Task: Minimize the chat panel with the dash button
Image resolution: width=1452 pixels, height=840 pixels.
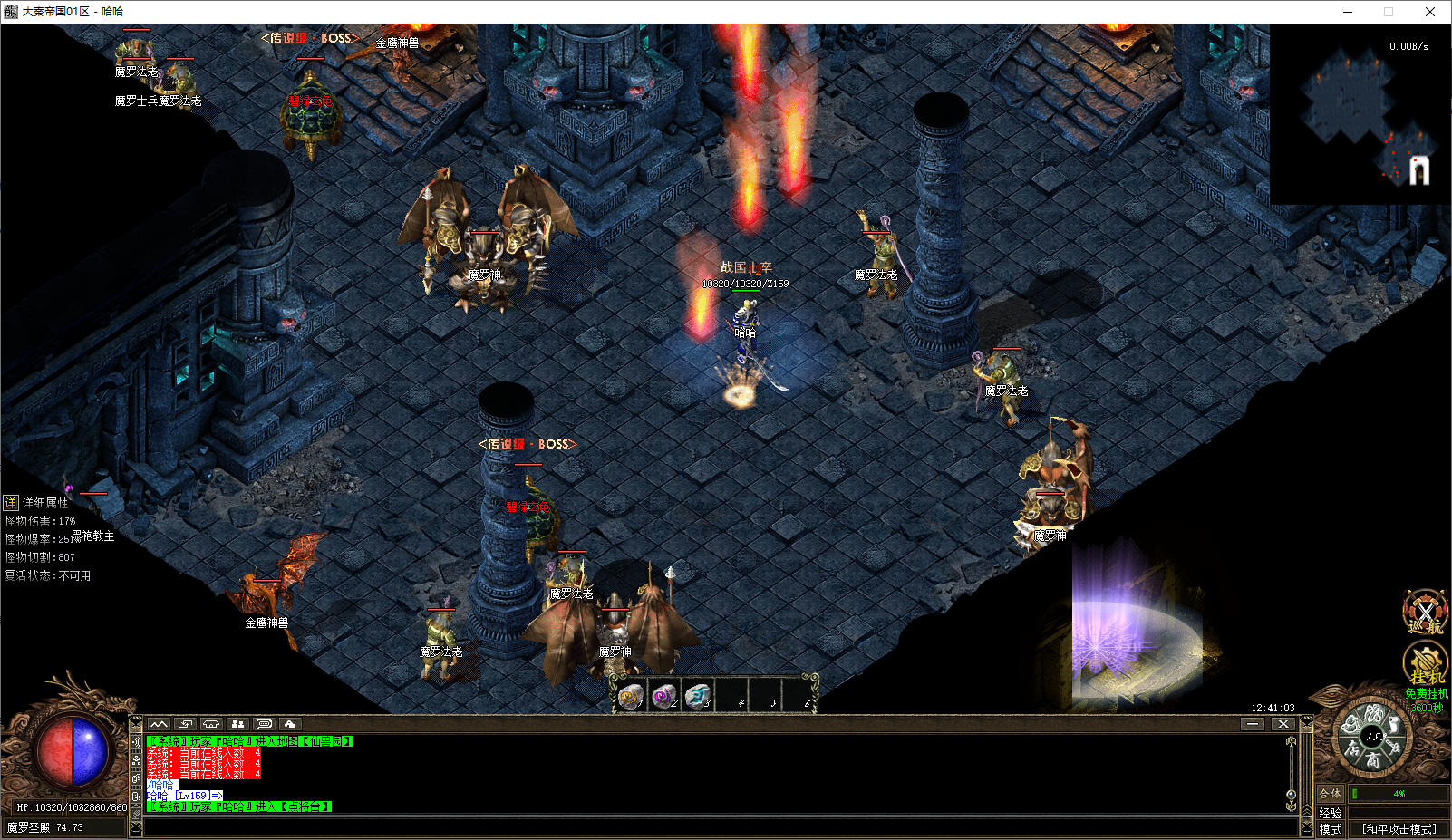Action: click(1253, 724)
